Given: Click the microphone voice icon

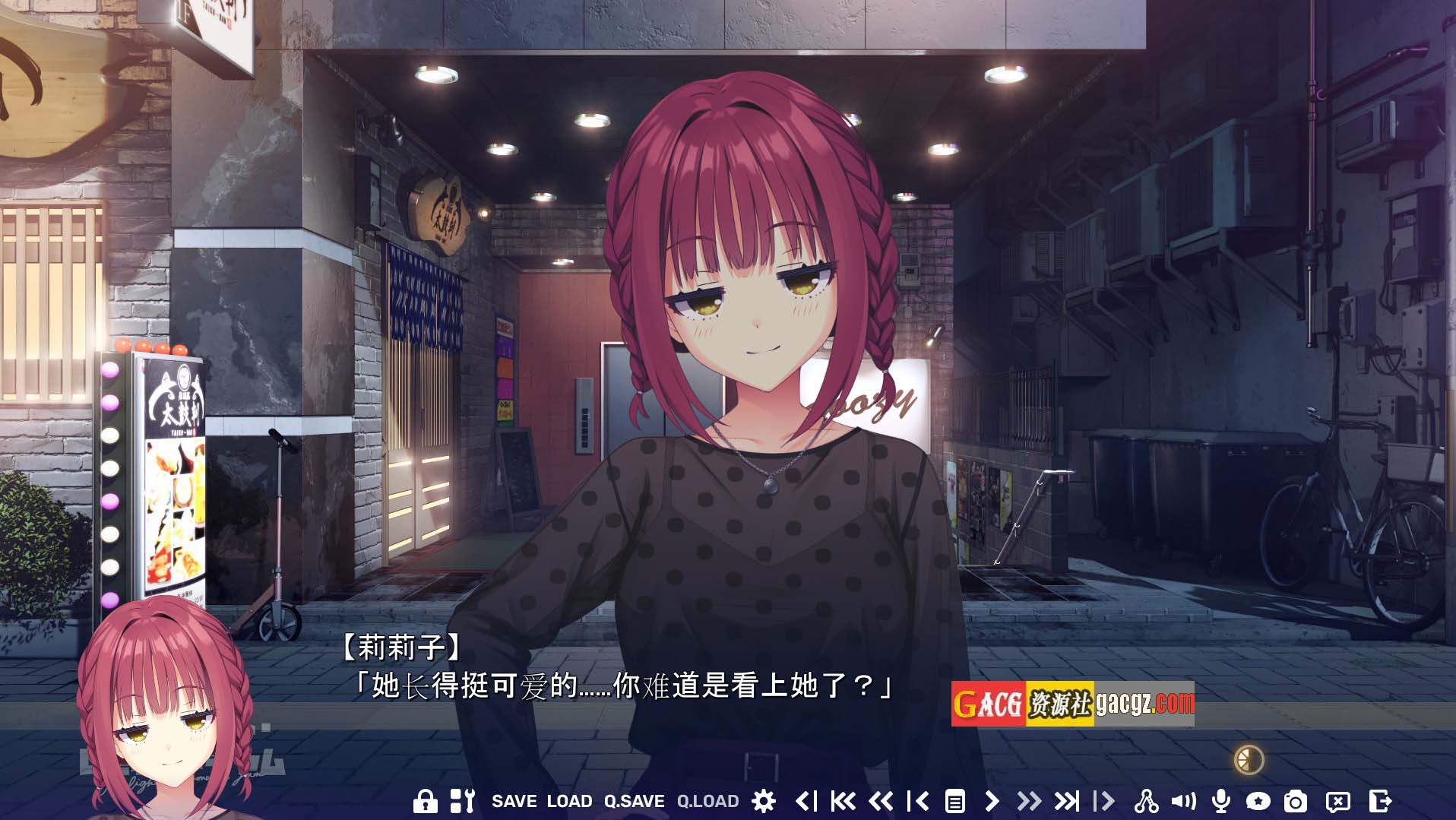Looking at the screenshot, I should [1220, 801].
